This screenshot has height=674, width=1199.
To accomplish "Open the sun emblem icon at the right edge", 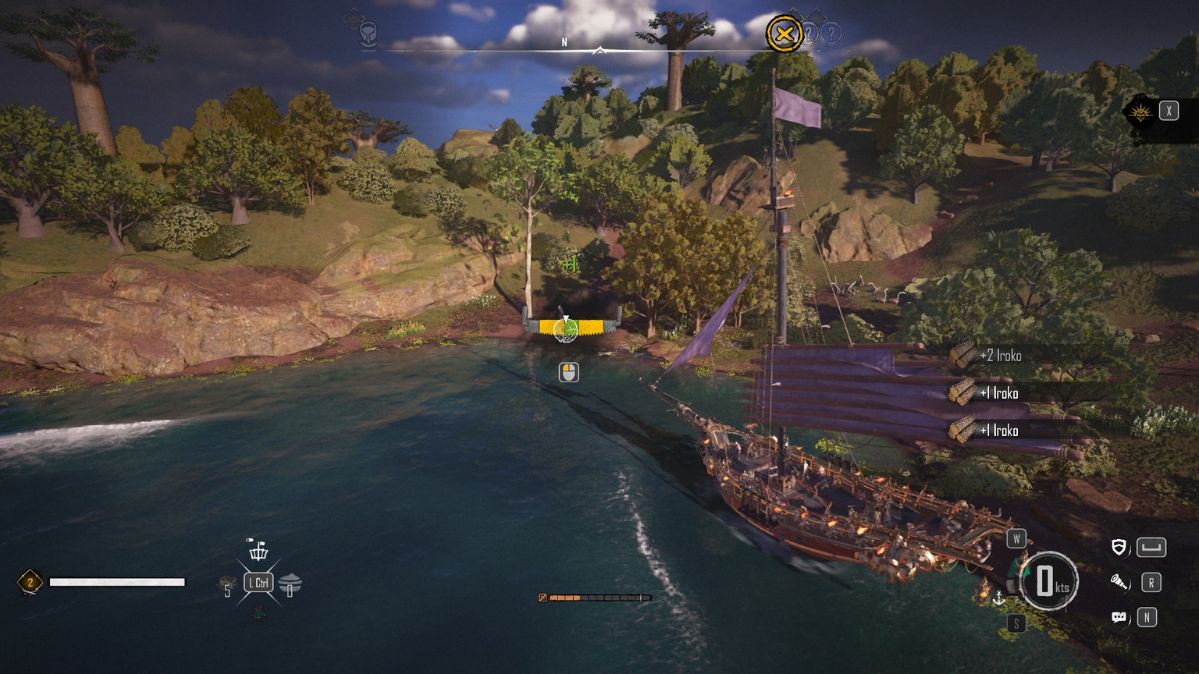I will pyautogui.click(x=1138, y=111).
